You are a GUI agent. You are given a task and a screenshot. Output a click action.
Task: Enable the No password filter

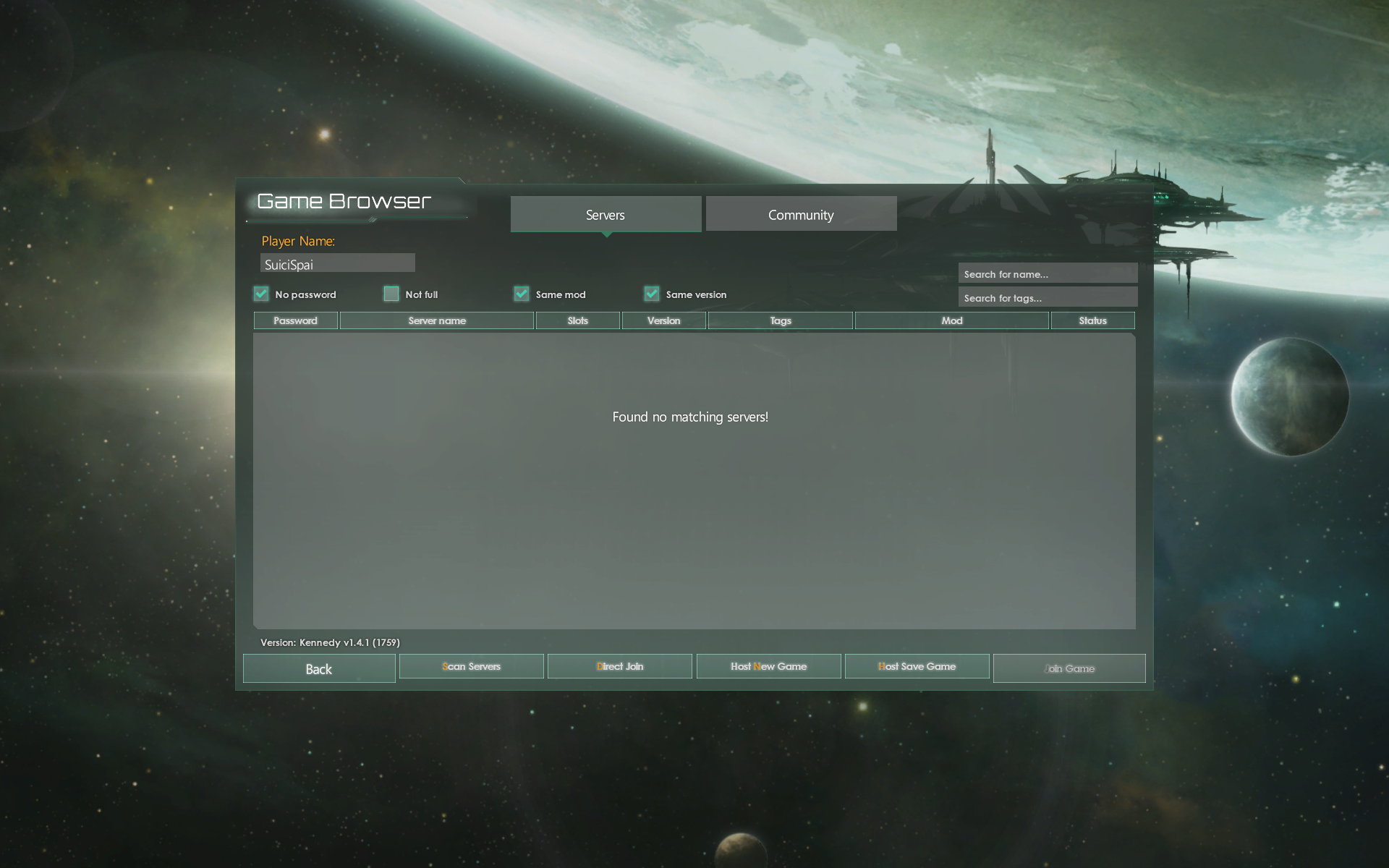click(261, 294)
